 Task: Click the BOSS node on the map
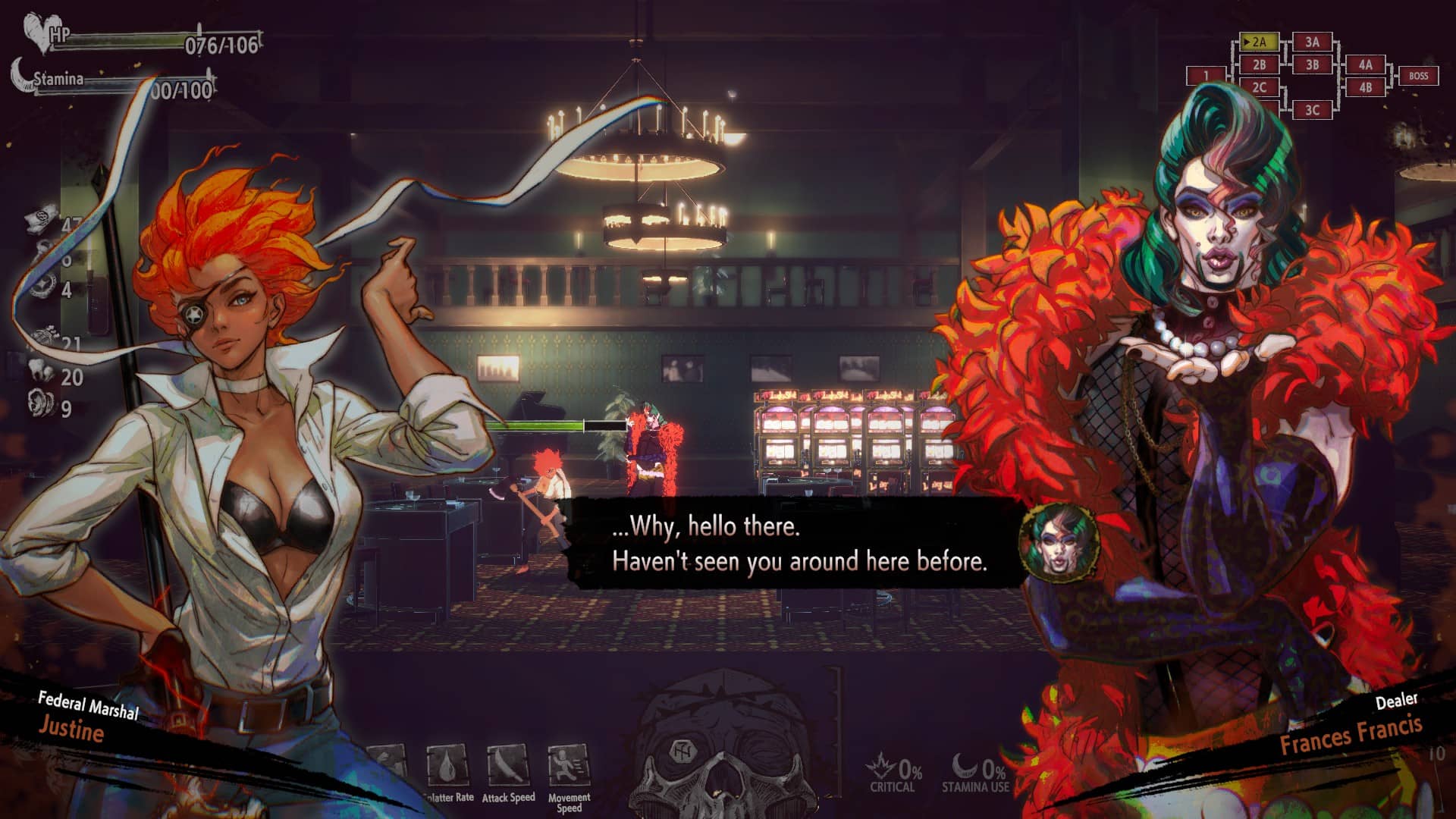coord(1418,76)
